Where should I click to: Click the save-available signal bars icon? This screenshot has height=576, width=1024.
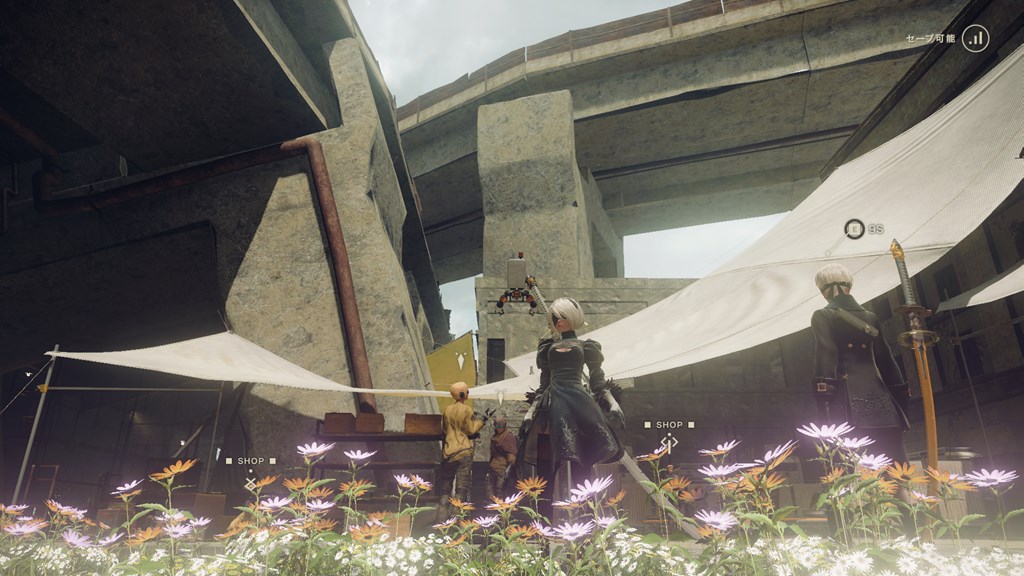pyautogui.click(x=975, y=38)
